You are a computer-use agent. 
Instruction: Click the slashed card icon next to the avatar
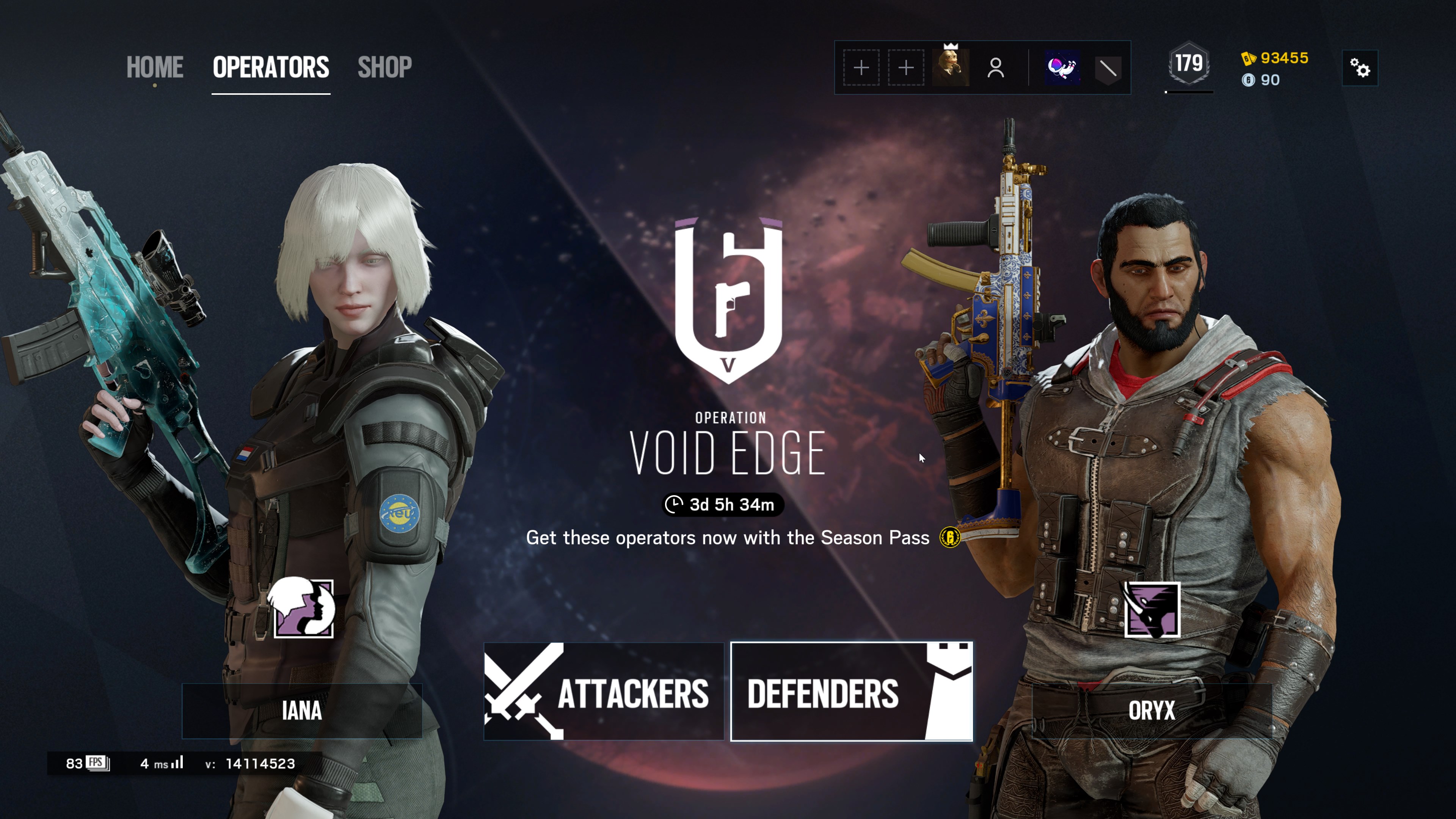click(1108, 68)
